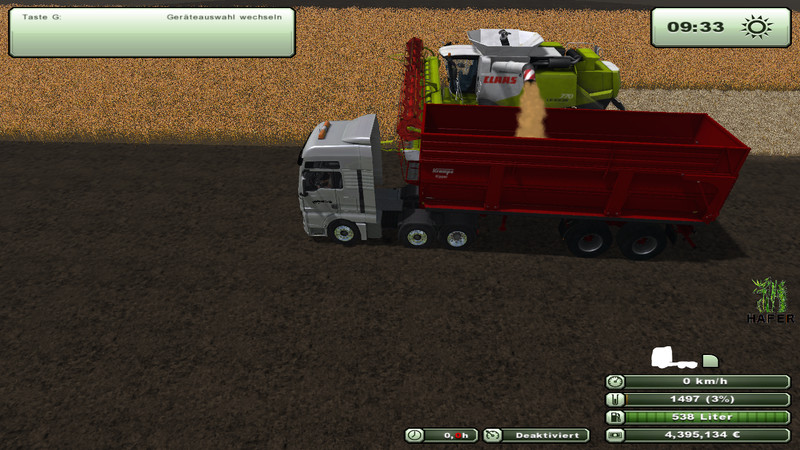Toggle the Deaktiviert cruise control indicator
Image resolution: width=800 pixels, height=450 pixels.
pyautogui.click(x=536, y=435)
